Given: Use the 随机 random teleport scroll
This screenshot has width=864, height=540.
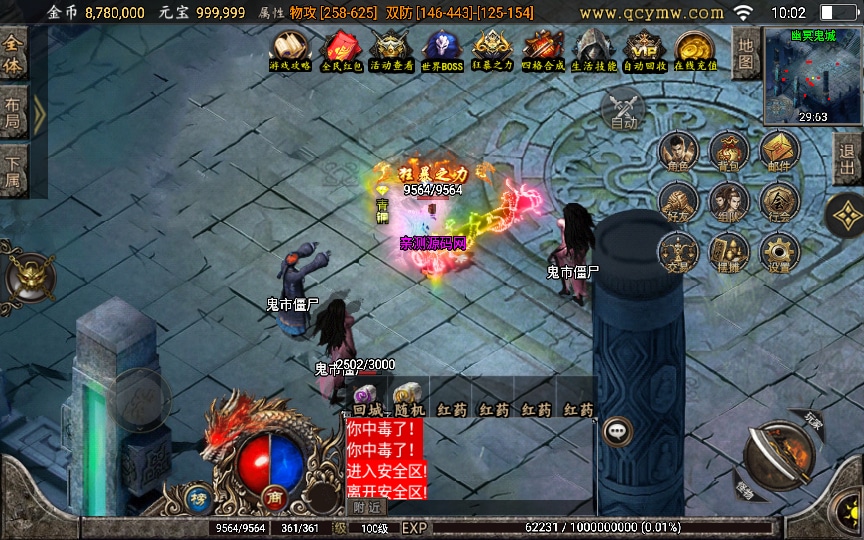Looking at the screenshot, I should (x=407, y=398).
